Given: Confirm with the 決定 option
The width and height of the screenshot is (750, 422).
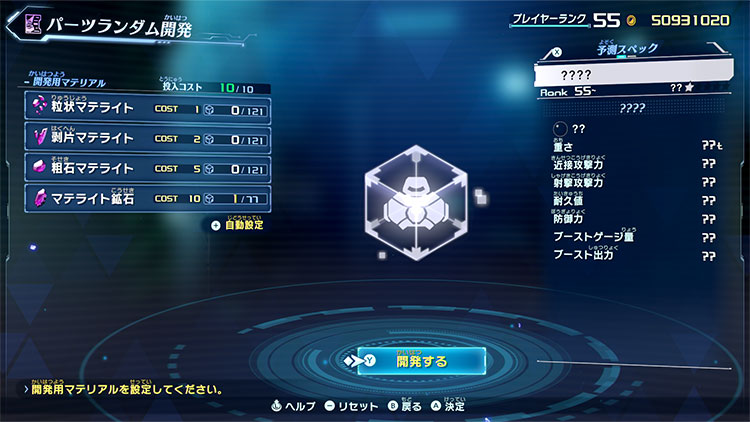Looking at the screenshot, I should (x=448, y=406).
